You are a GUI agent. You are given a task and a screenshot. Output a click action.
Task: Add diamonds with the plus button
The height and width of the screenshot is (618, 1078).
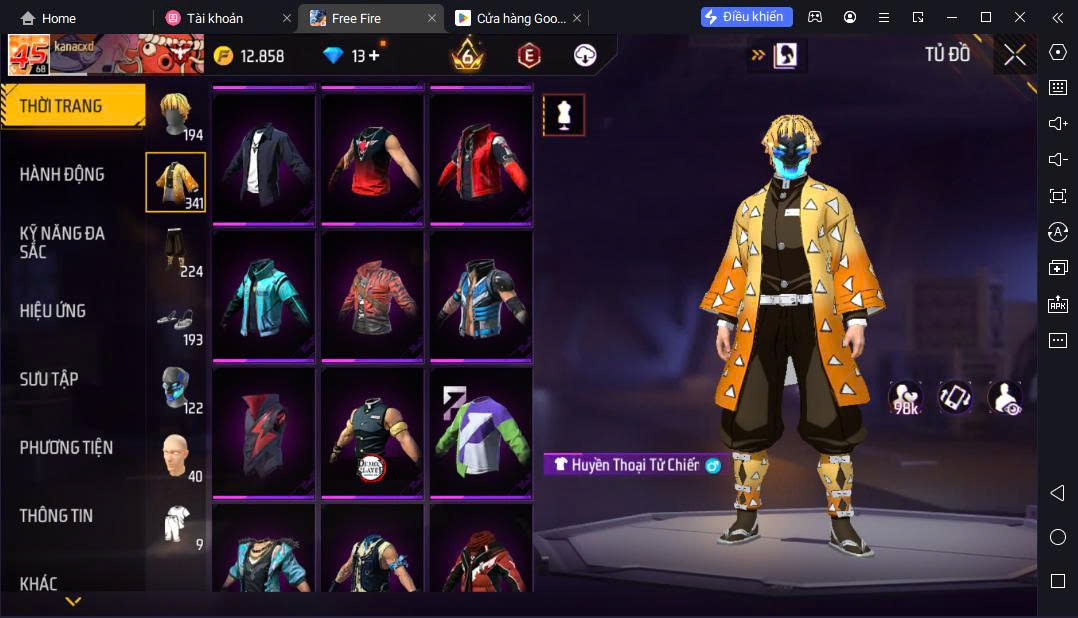(374, 56)
